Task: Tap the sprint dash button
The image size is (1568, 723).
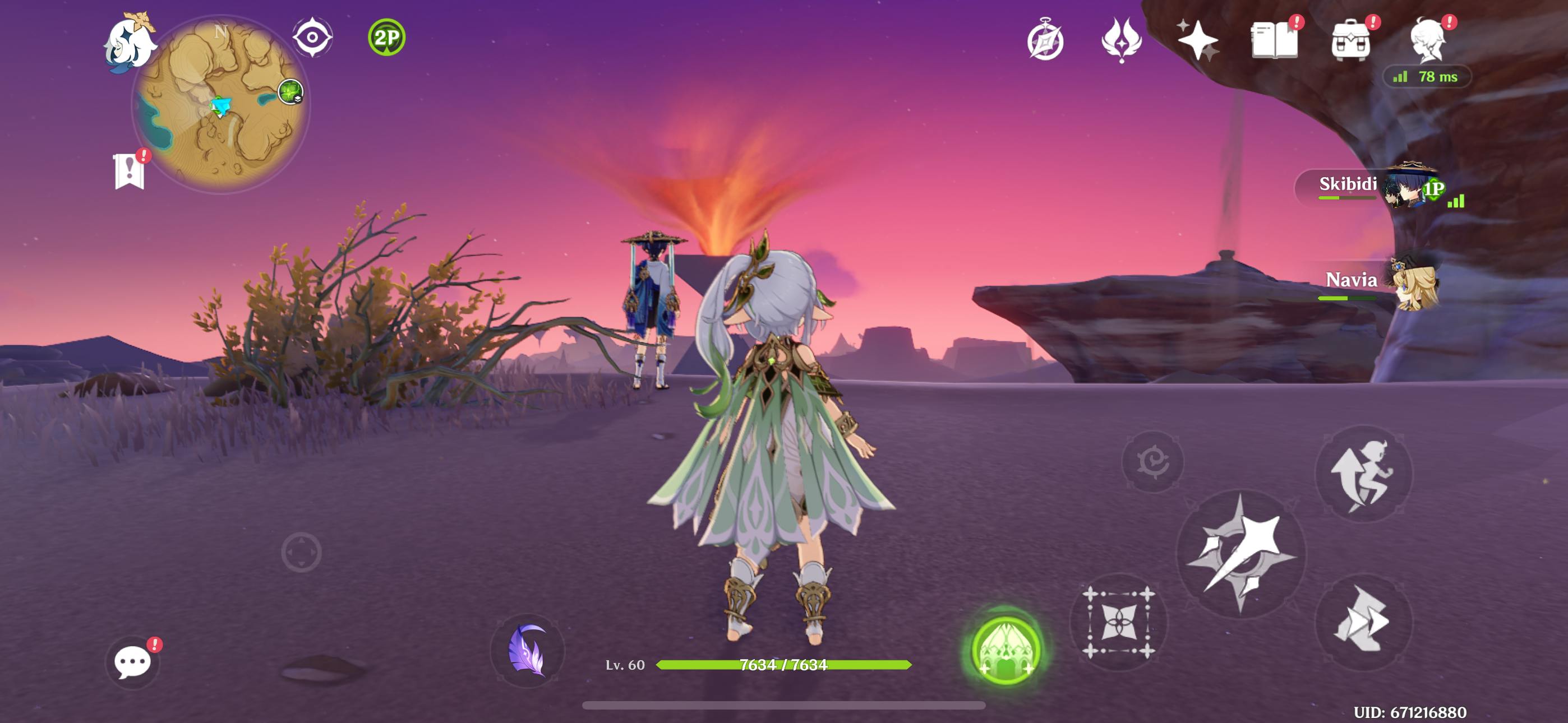Action: click(1362, 622)
